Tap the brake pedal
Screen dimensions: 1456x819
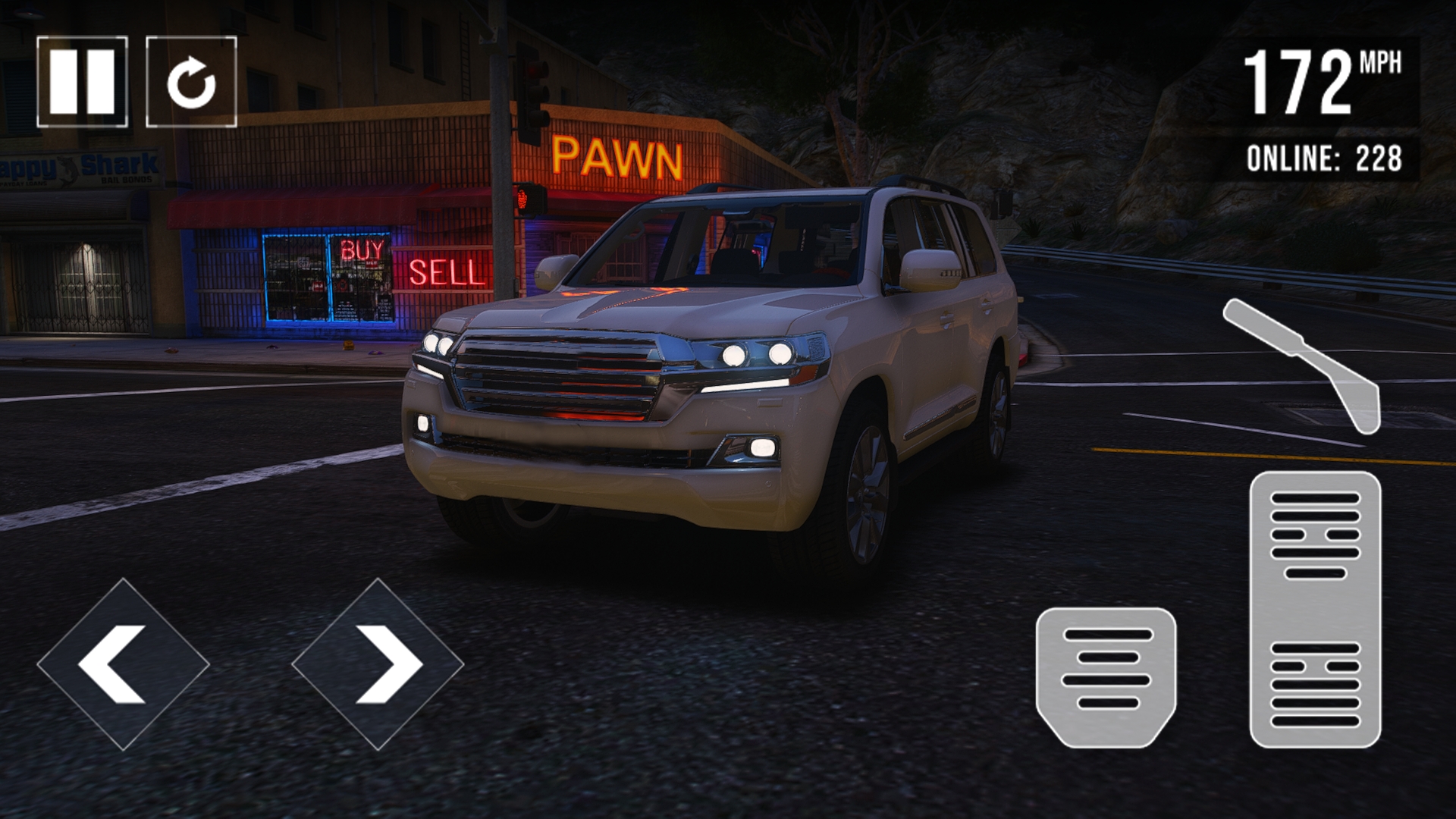(x=1106, y=677)
